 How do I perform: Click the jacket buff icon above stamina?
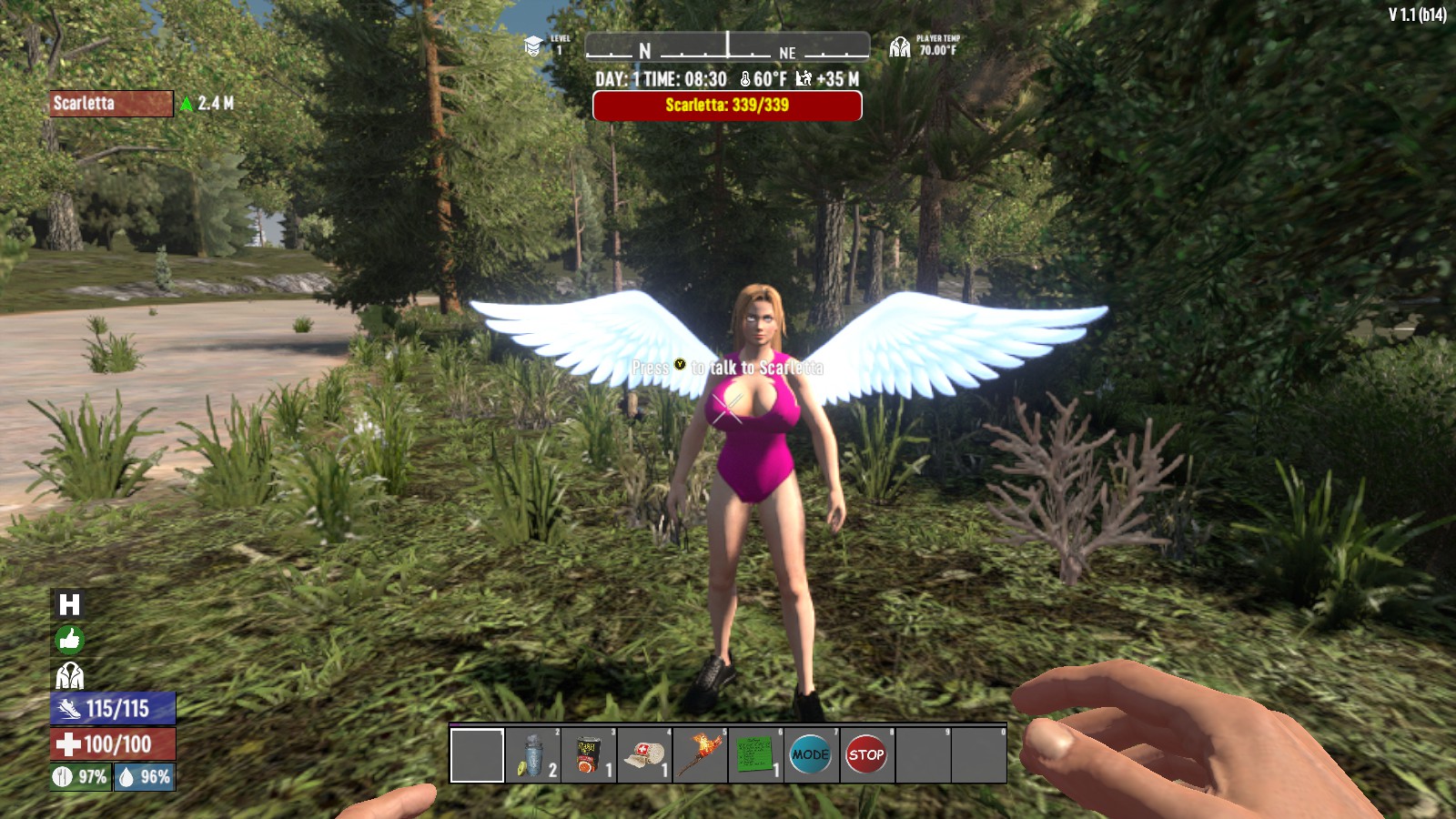69,676
